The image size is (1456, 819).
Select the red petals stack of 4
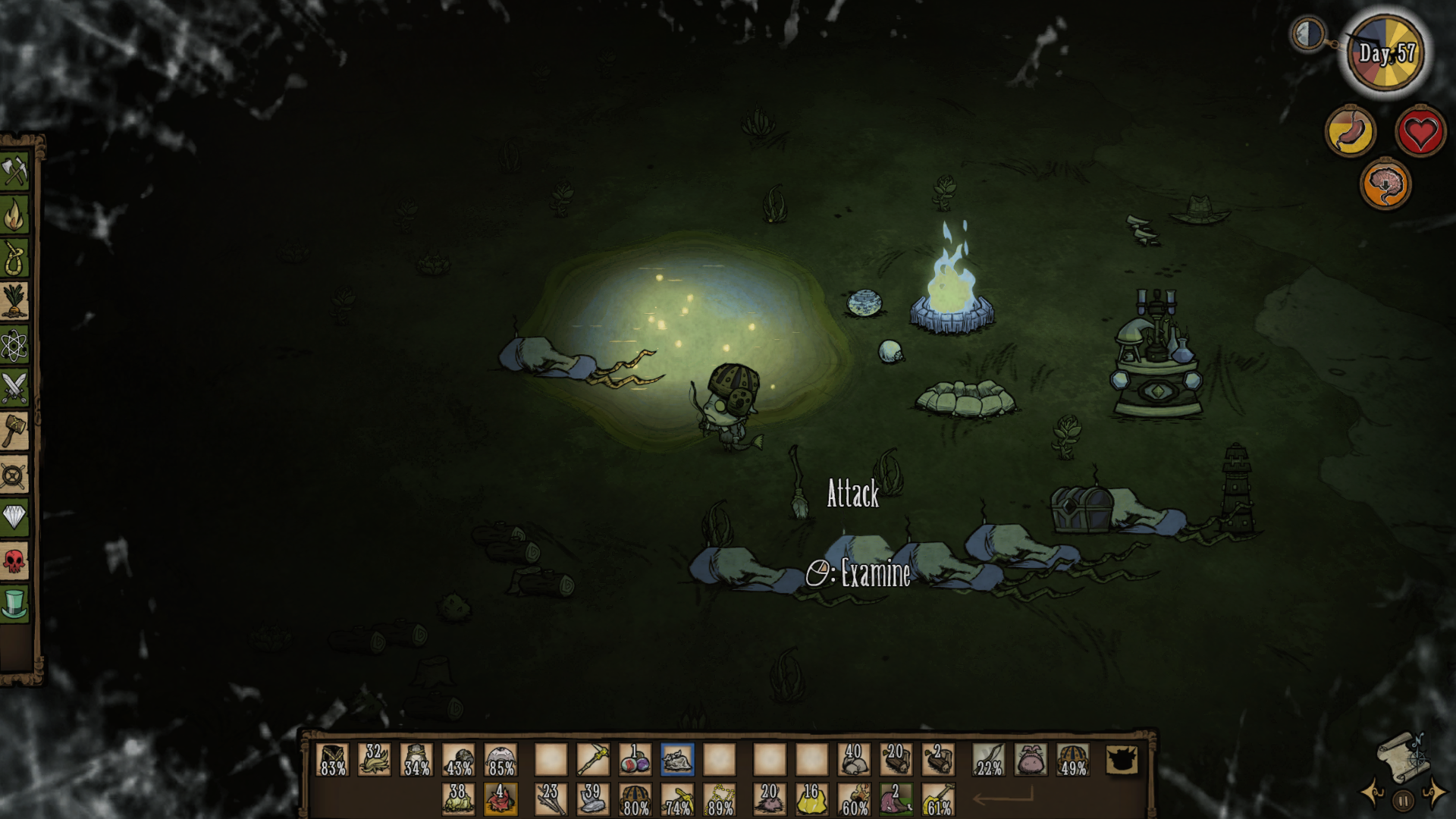click(x=500, y=799)
